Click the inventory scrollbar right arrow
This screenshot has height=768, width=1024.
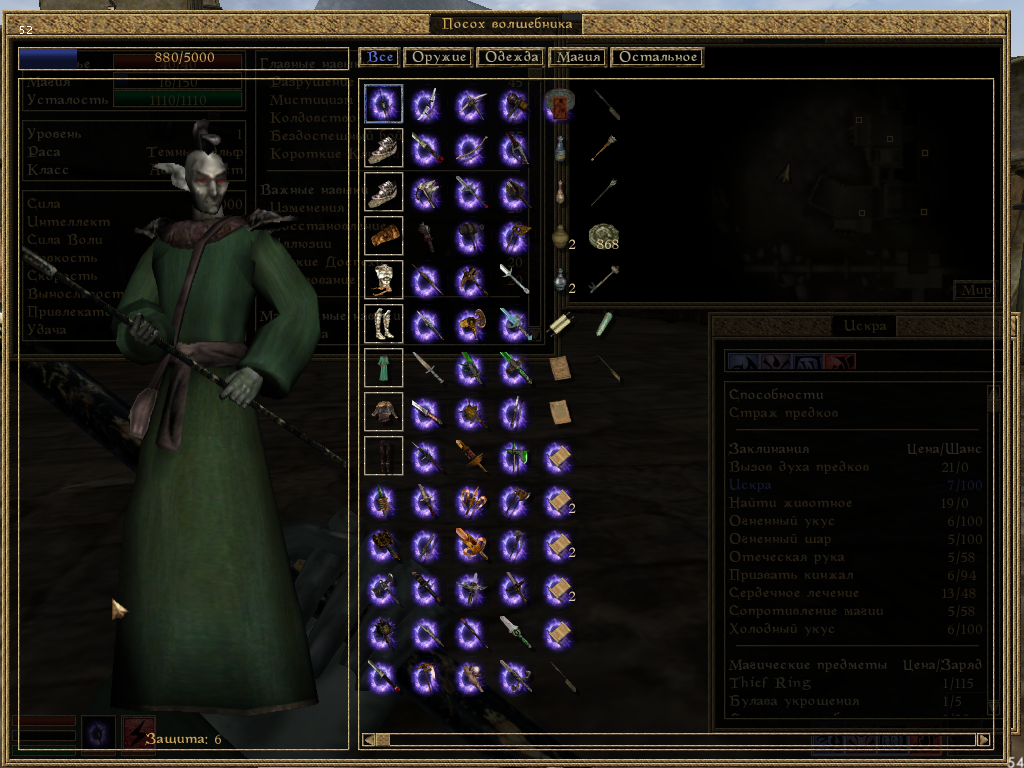[984, 740]
